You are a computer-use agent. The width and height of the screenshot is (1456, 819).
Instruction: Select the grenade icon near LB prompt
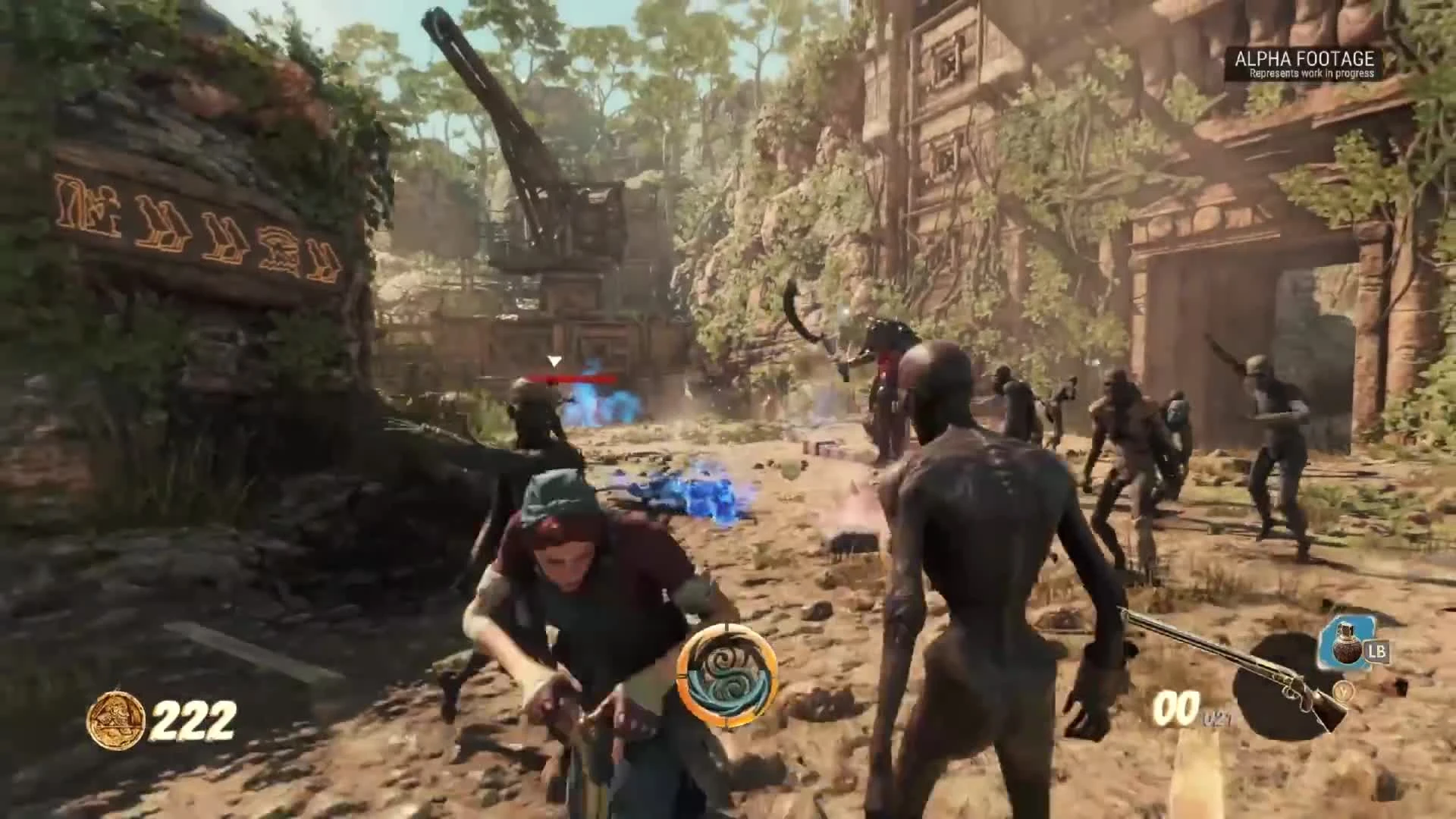(1348, 645)
